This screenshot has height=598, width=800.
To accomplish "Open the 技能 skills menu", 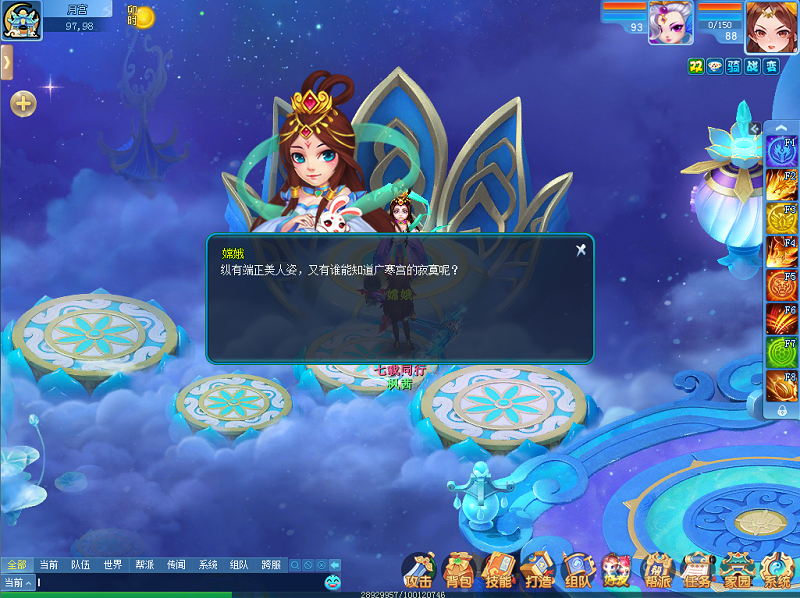I will tap(498, 571).
